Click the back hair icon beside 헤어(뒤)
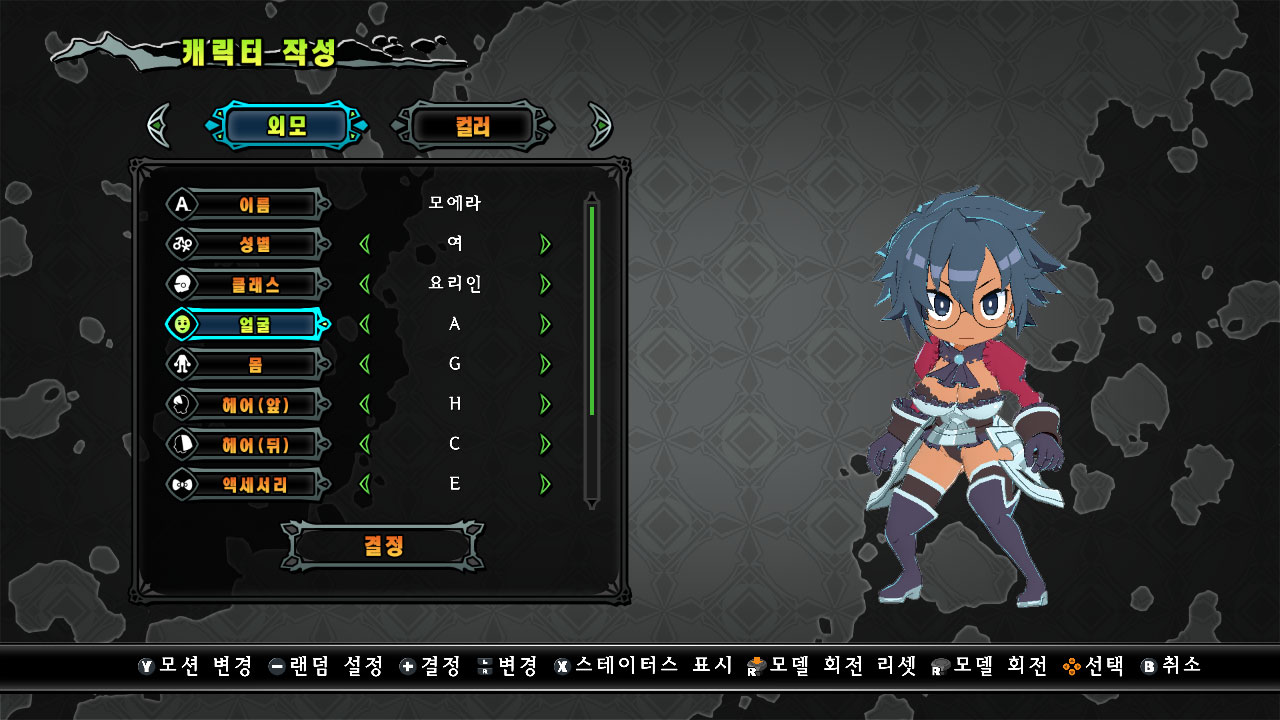The width and height of the screenshot is (1280, 720). (x=184, y=444)
